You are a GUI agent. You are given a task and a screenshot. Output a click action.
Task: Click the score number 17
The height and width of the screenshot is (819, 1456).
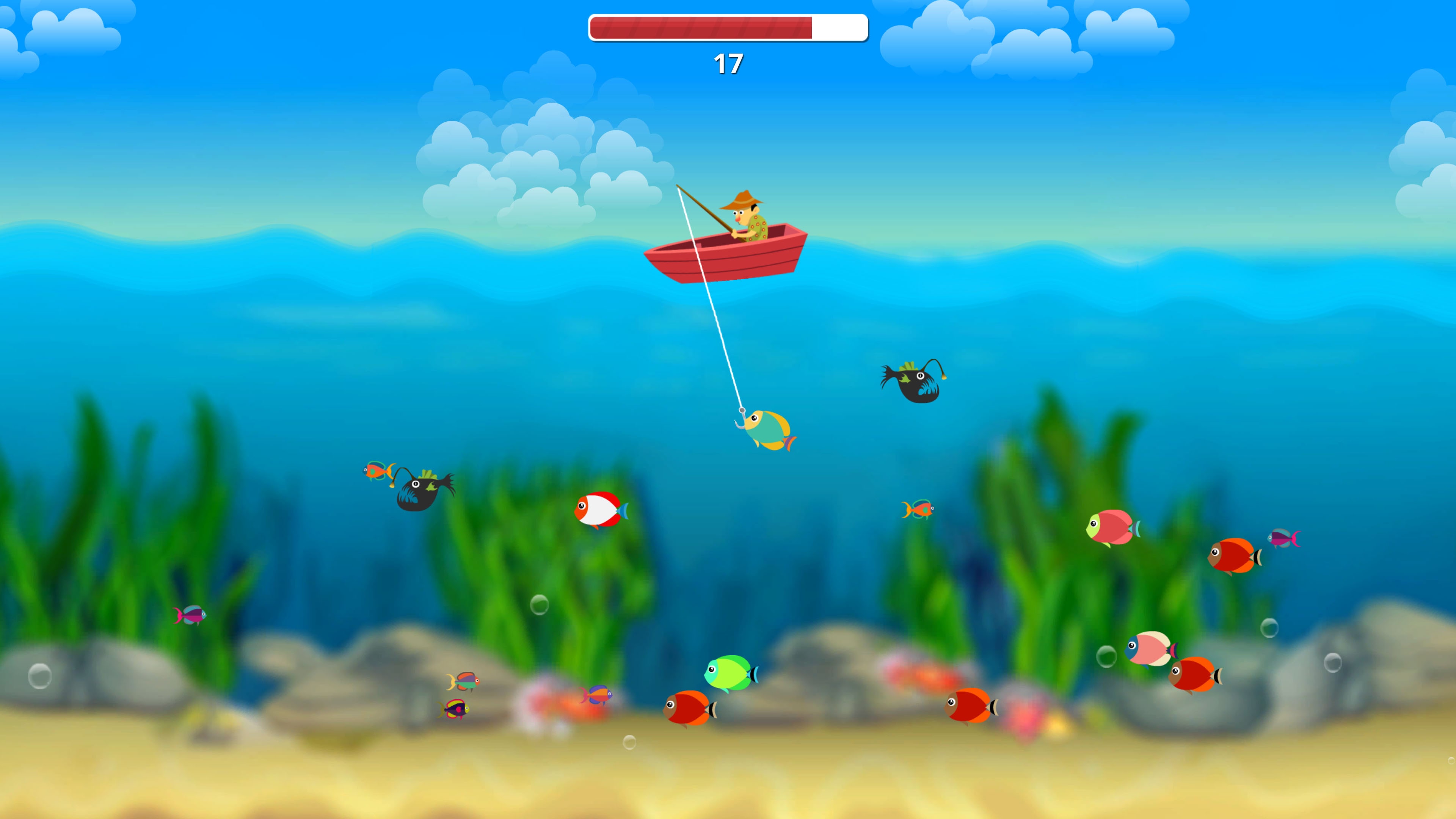click(x=728, y=63)
